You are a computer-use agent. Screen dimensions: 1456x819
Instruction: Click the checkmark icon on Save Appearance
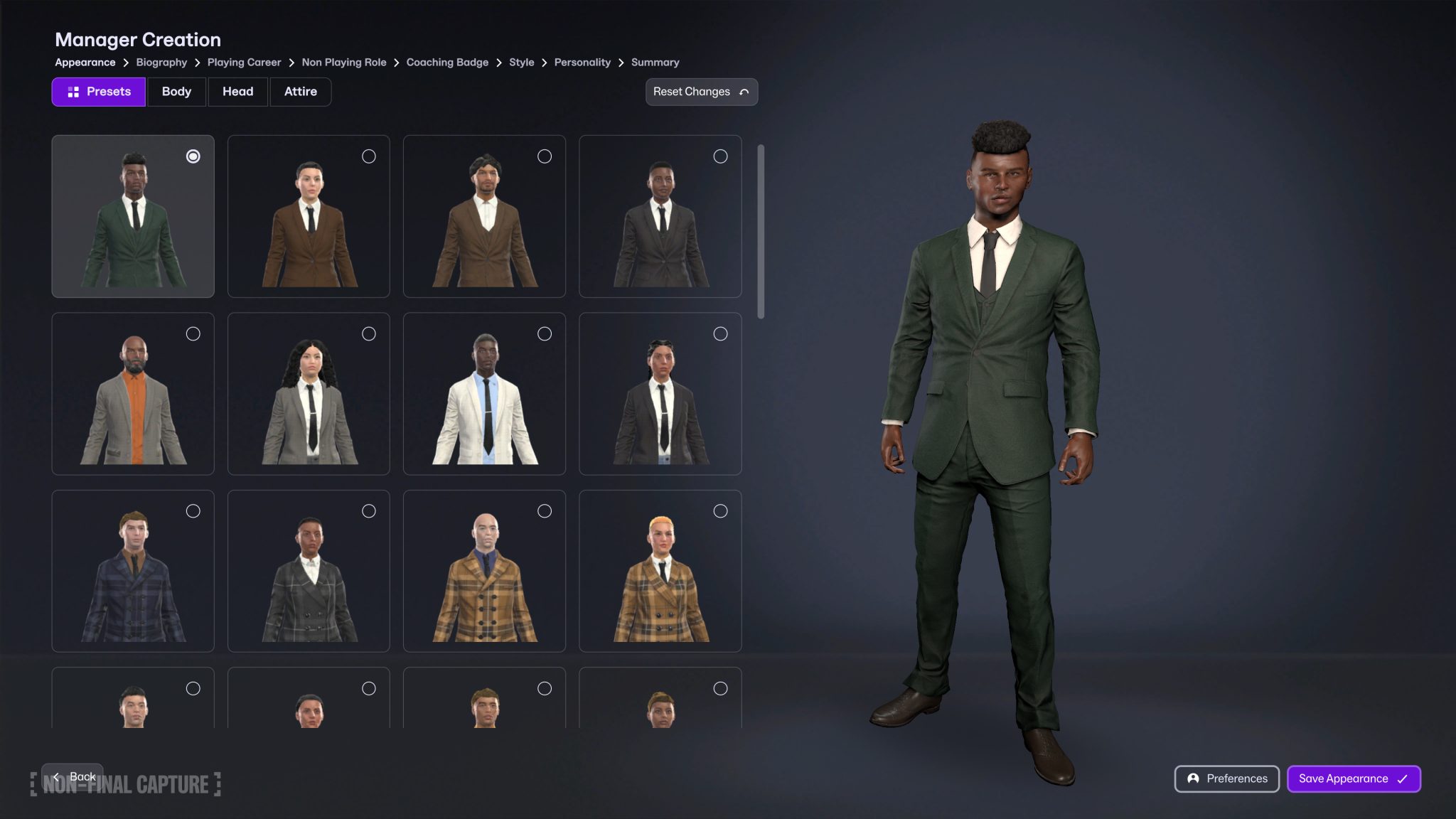1401,778
